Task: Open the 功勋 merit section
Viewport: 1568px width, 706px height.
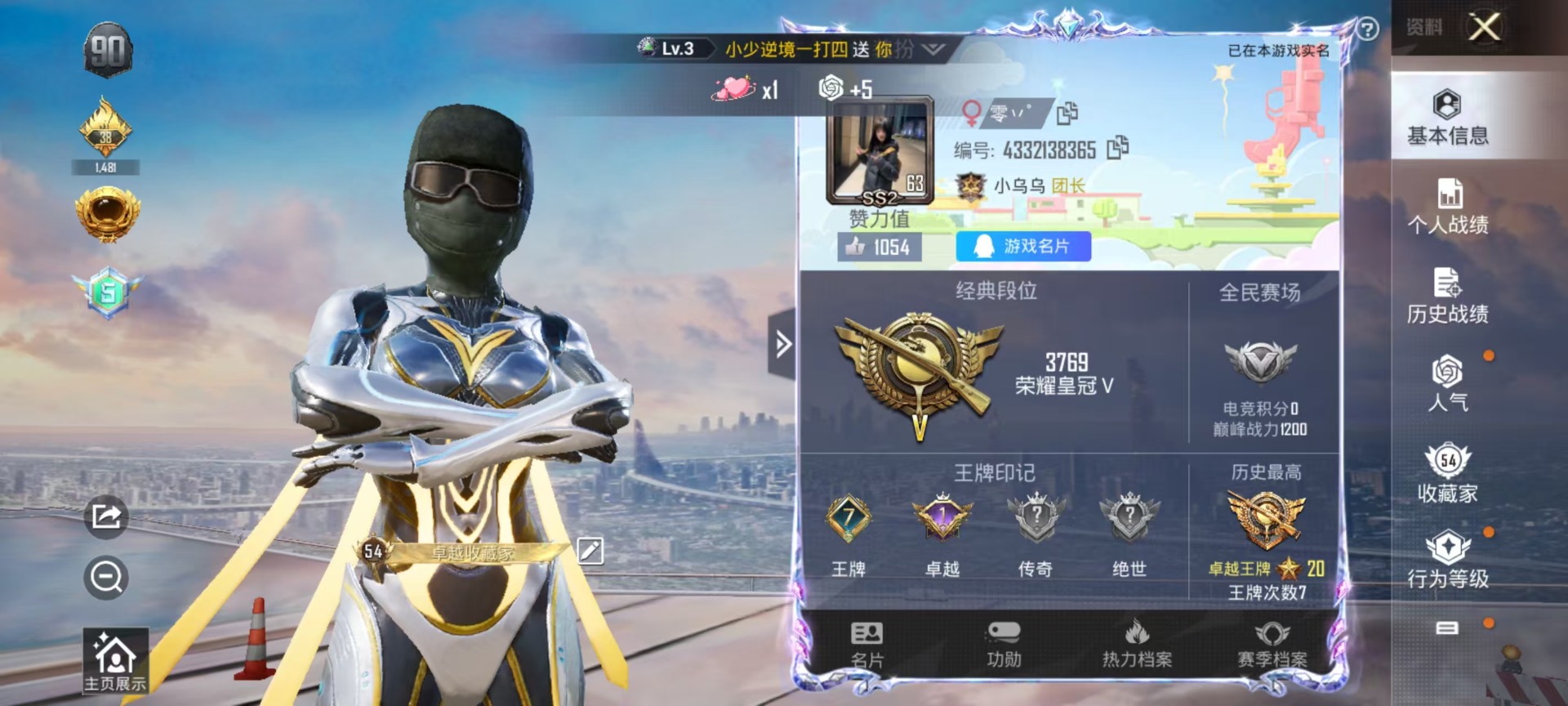Action: coord(1004,644)
